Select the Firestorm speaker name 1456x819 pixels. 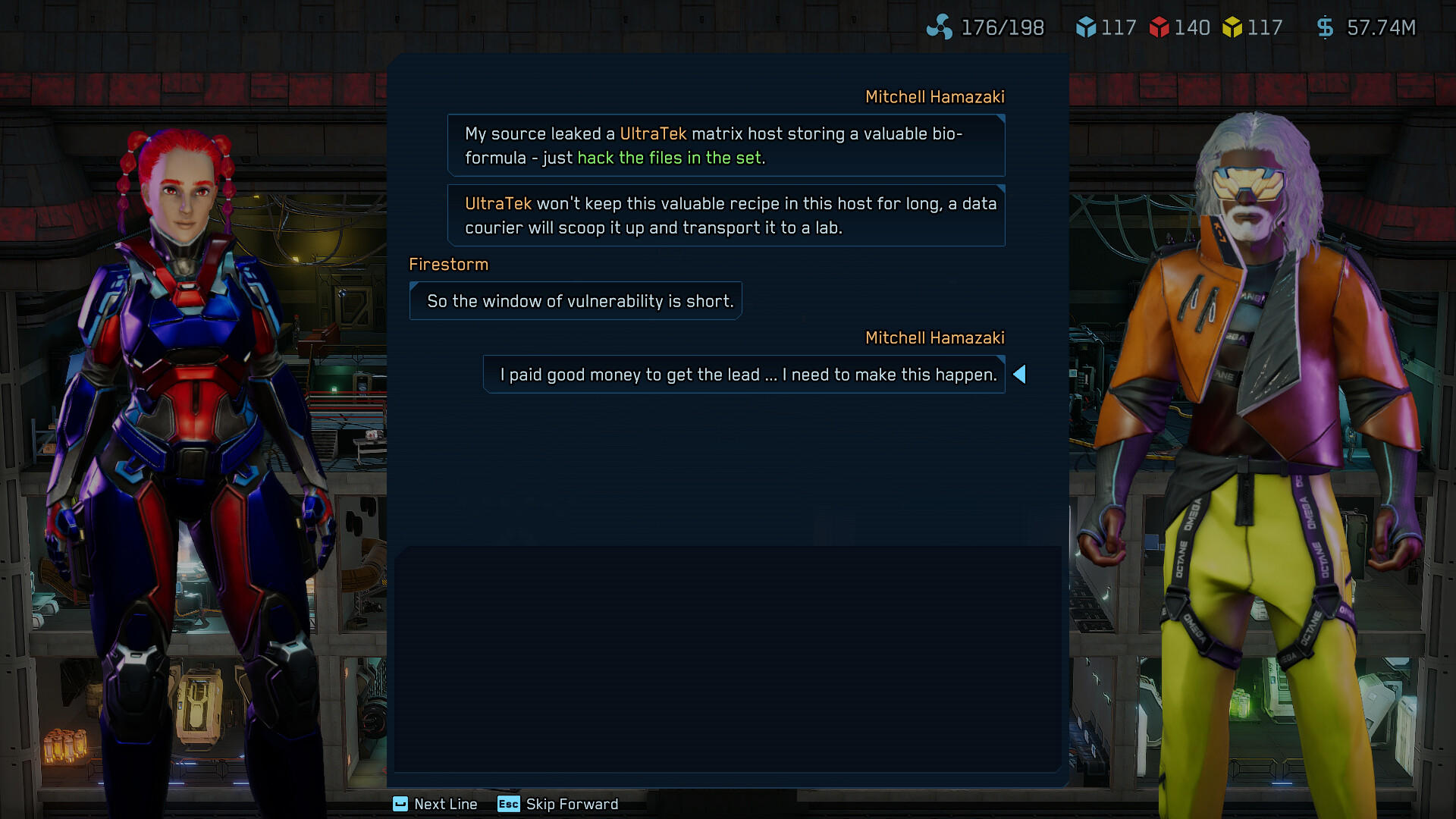click(449, 265)
